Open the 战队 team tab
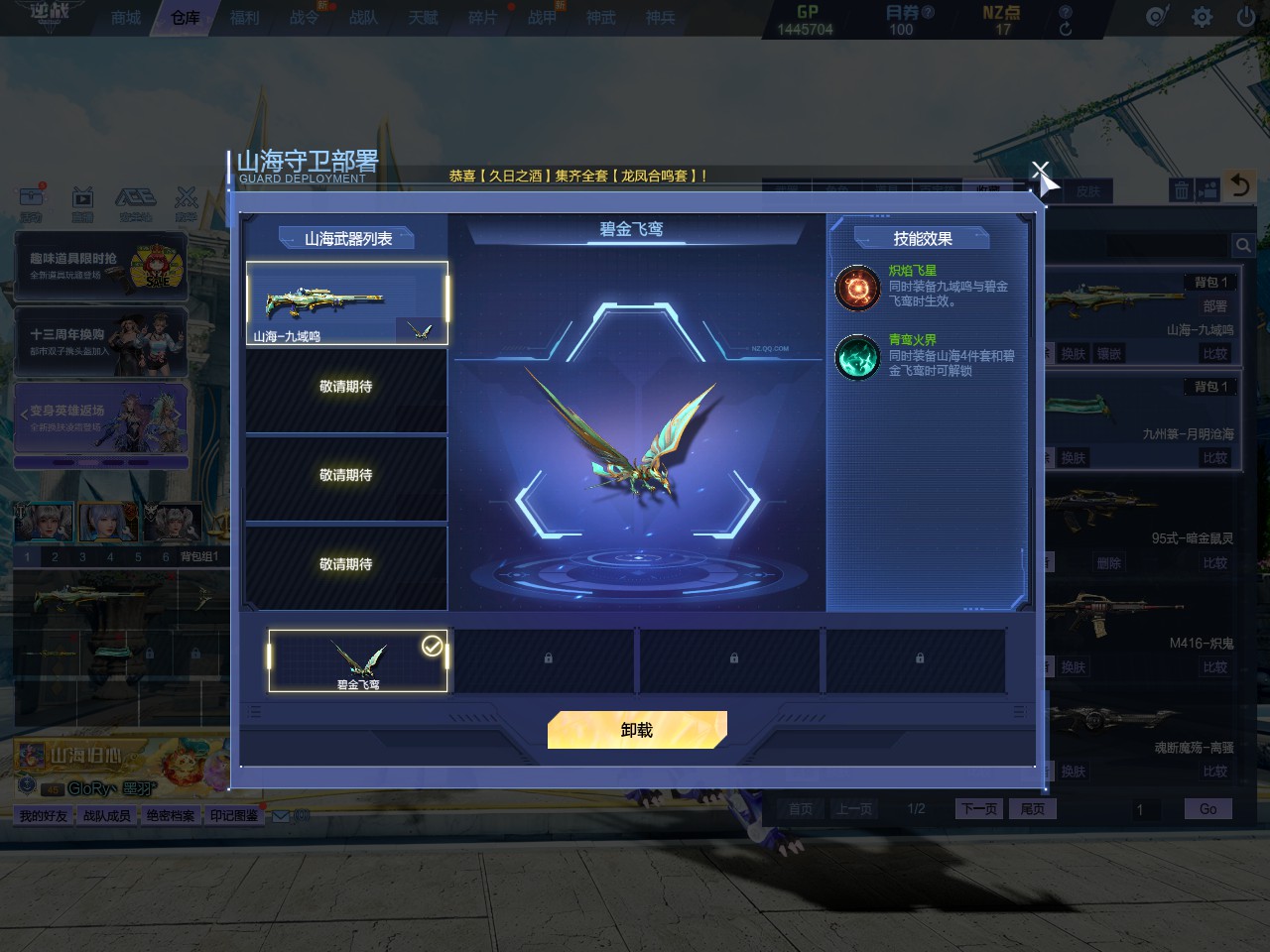1270x952 pixels. pyautogui.click(x=363, y=18)
